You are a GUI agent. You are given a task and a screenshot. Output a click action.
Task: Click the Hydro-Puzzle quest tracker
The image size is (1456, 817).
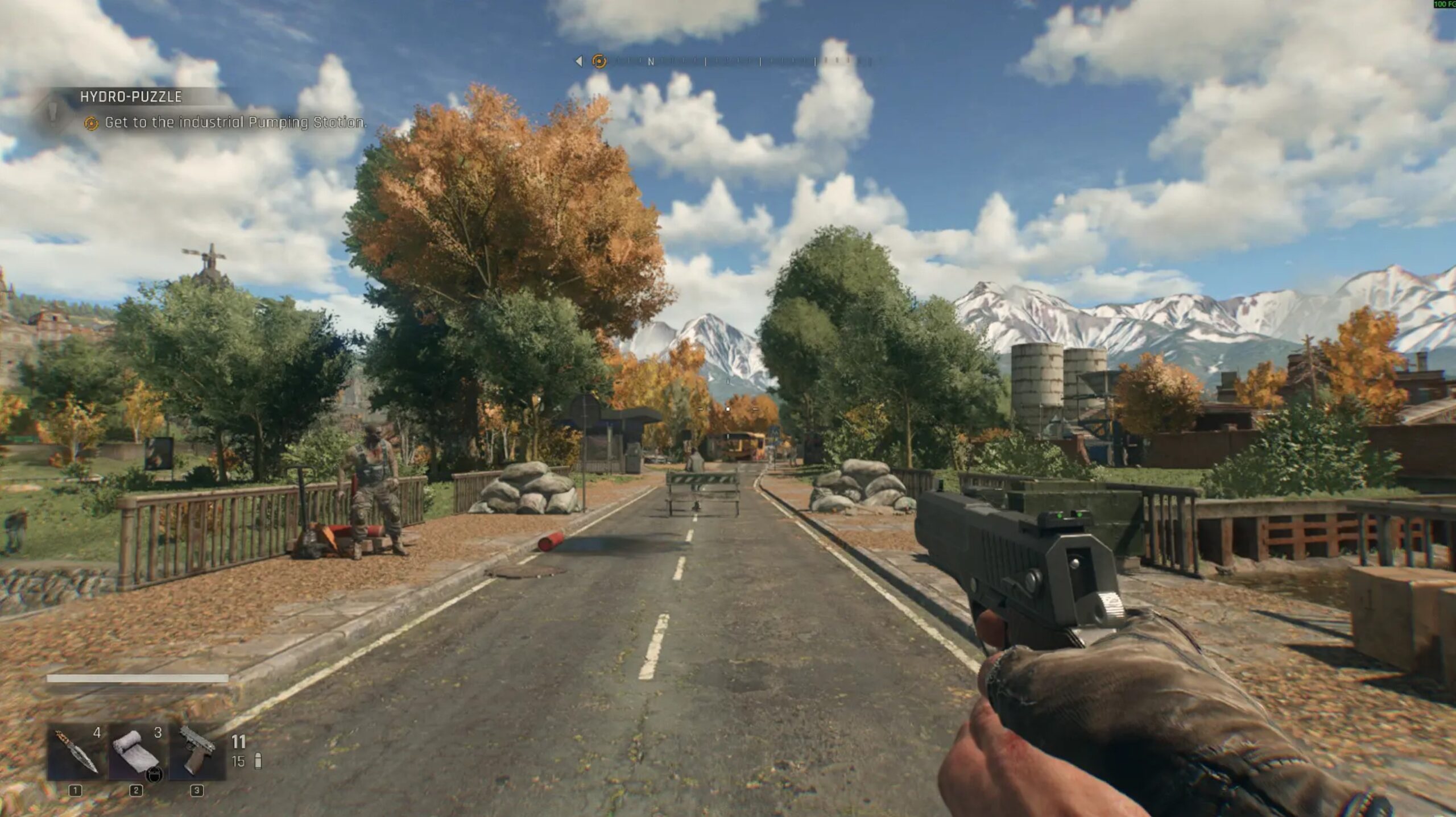pos(131,97)
